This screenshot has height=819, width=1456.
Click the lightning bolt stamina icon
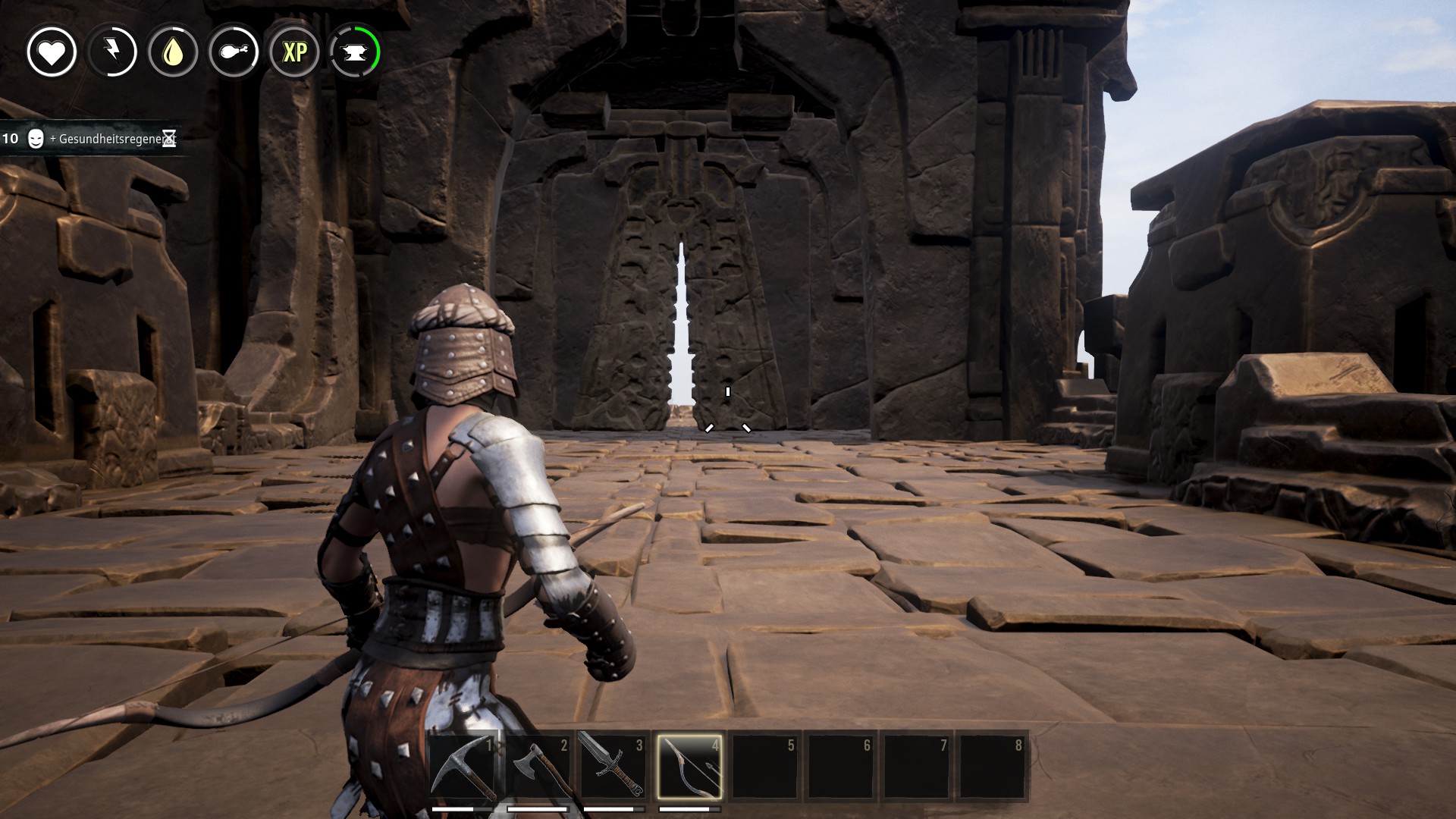click(x=112, y=52)
